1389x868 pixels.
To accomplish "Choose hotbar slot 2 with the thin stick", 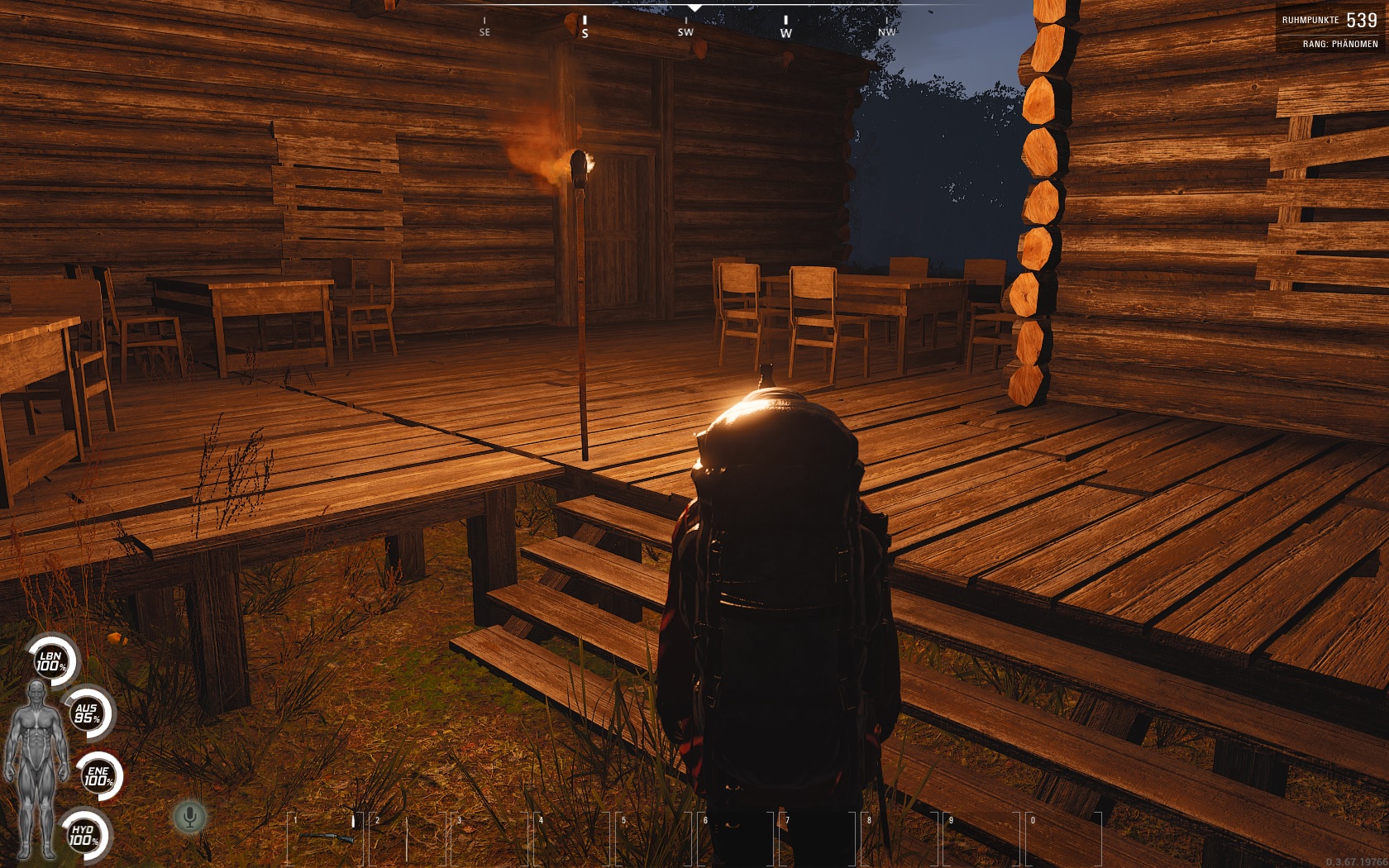I will point(407,838).
